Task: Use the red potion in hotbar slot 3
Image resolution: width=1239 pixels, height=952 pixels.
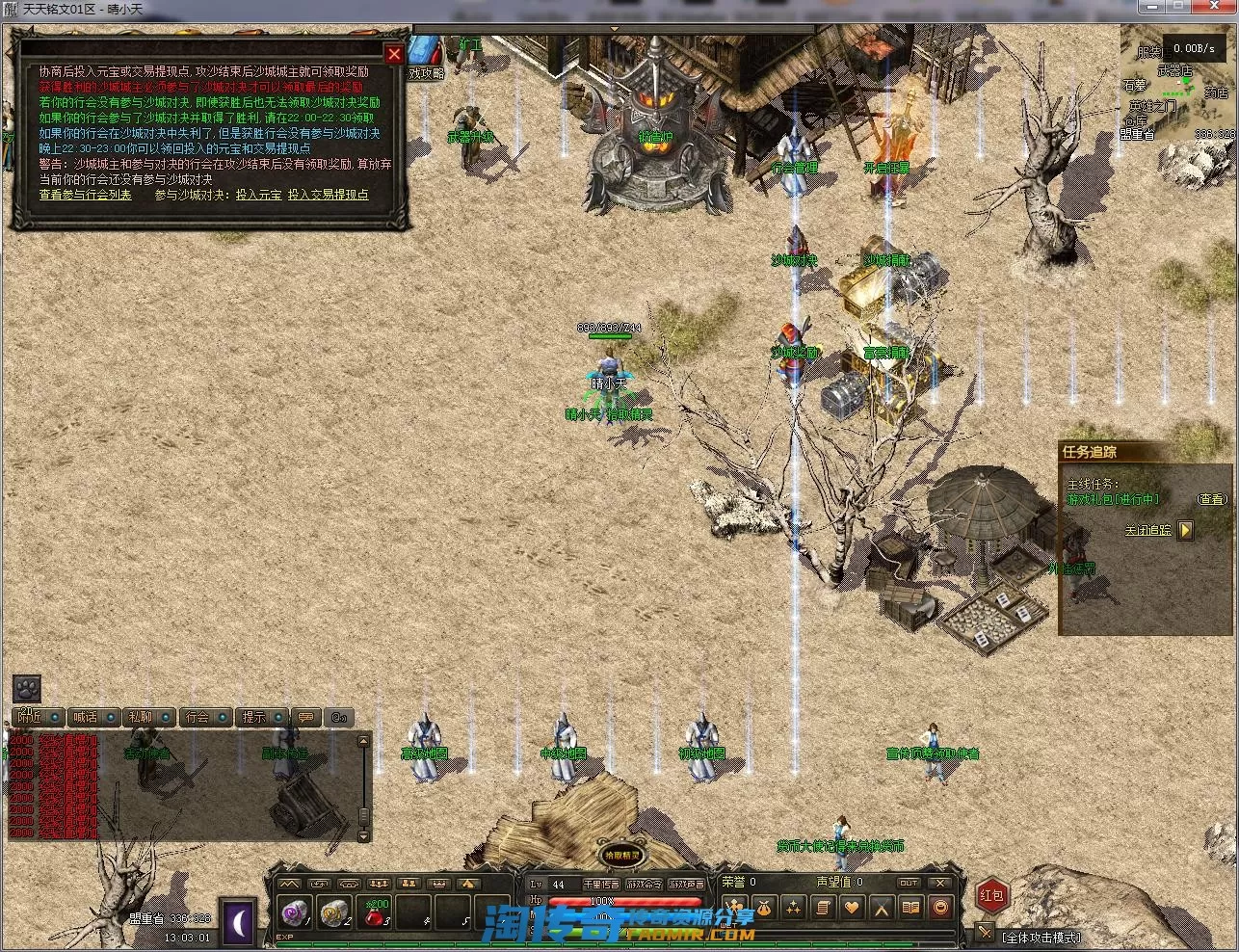Action: click(377, 912)
